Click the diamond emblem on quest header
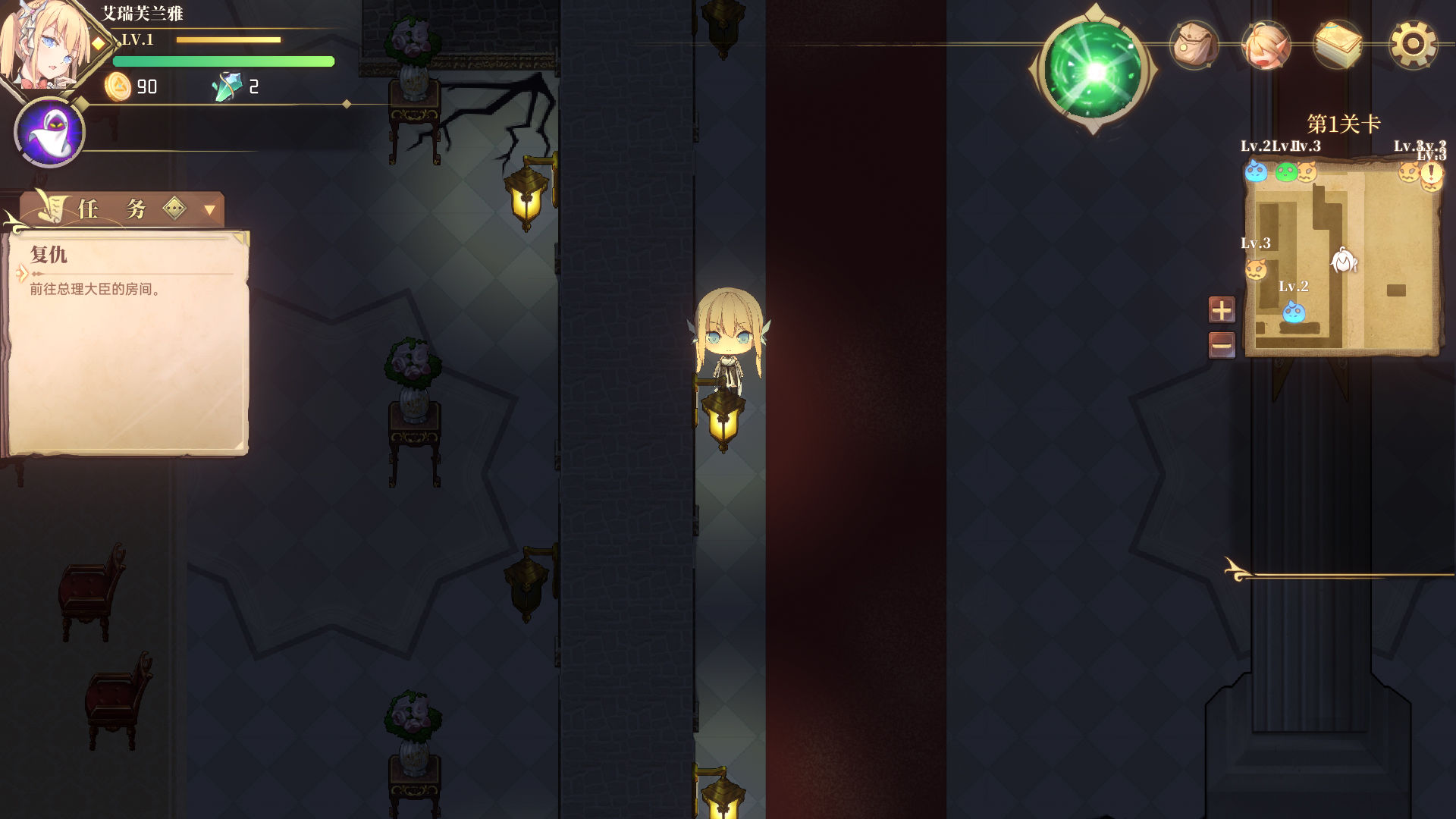This screenshot has height=819, width=1456. pyautogui.click(x=174, y=208)
